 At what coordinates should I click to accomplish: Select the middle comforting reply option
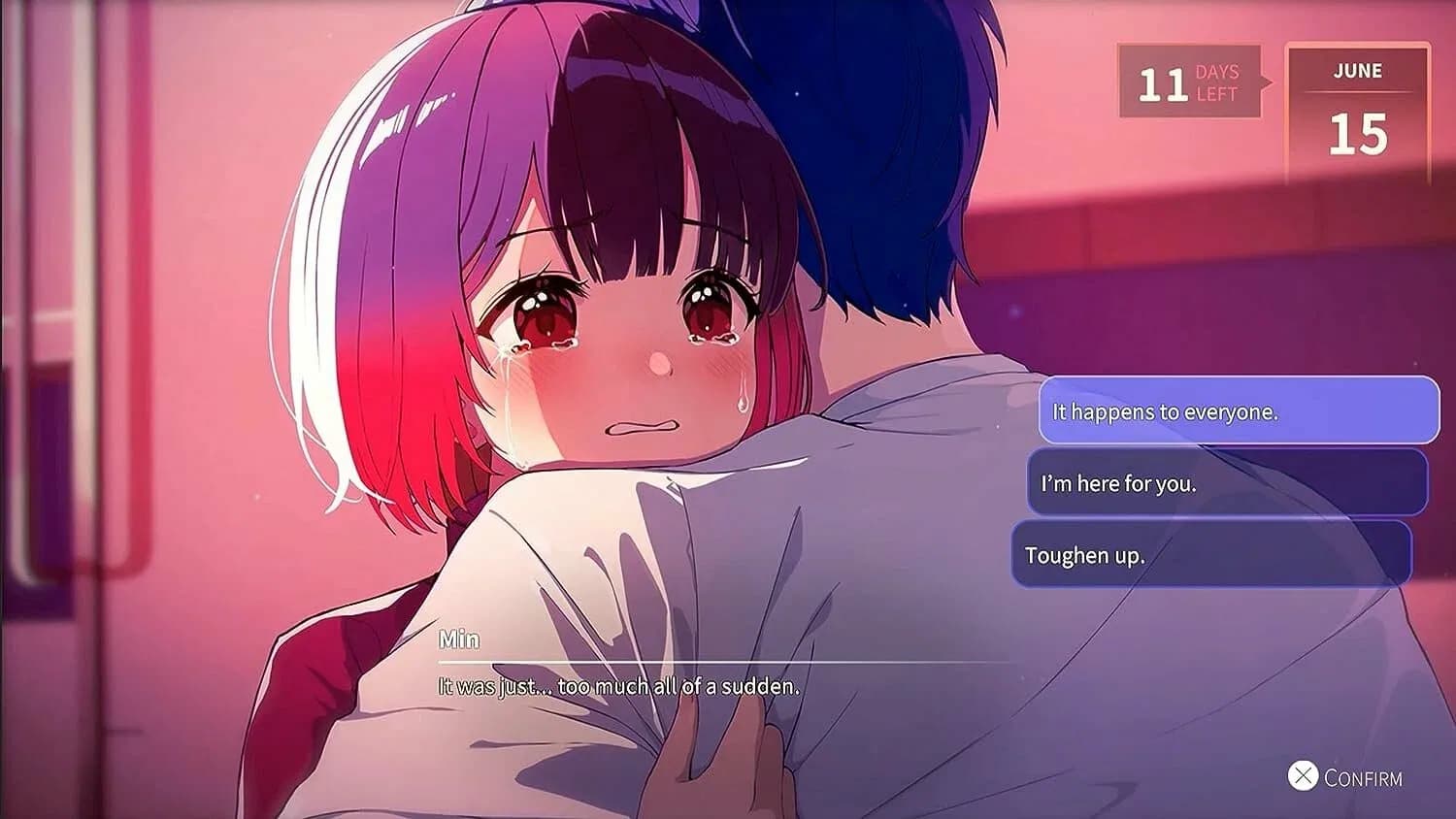pos(1225,483)
